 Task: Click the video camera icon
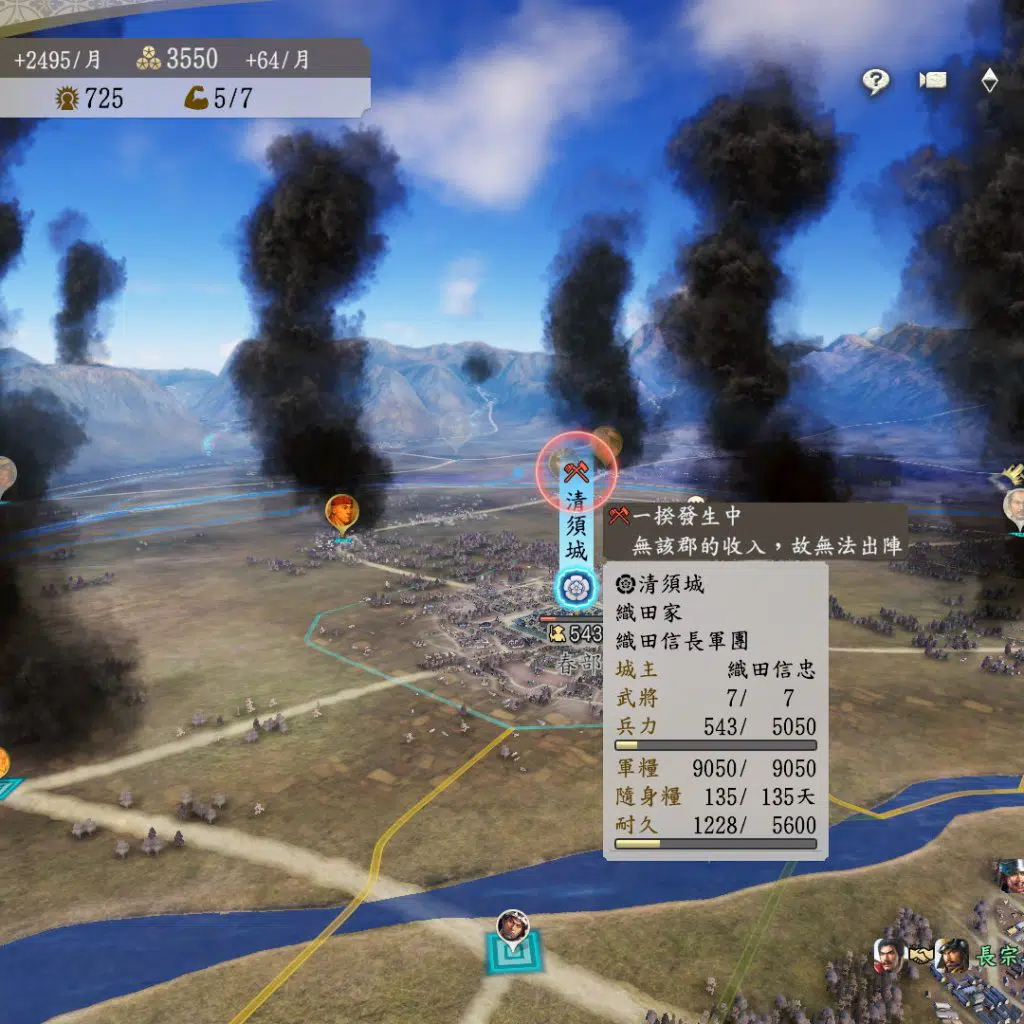pyautogui.click(x=933, y=81)
